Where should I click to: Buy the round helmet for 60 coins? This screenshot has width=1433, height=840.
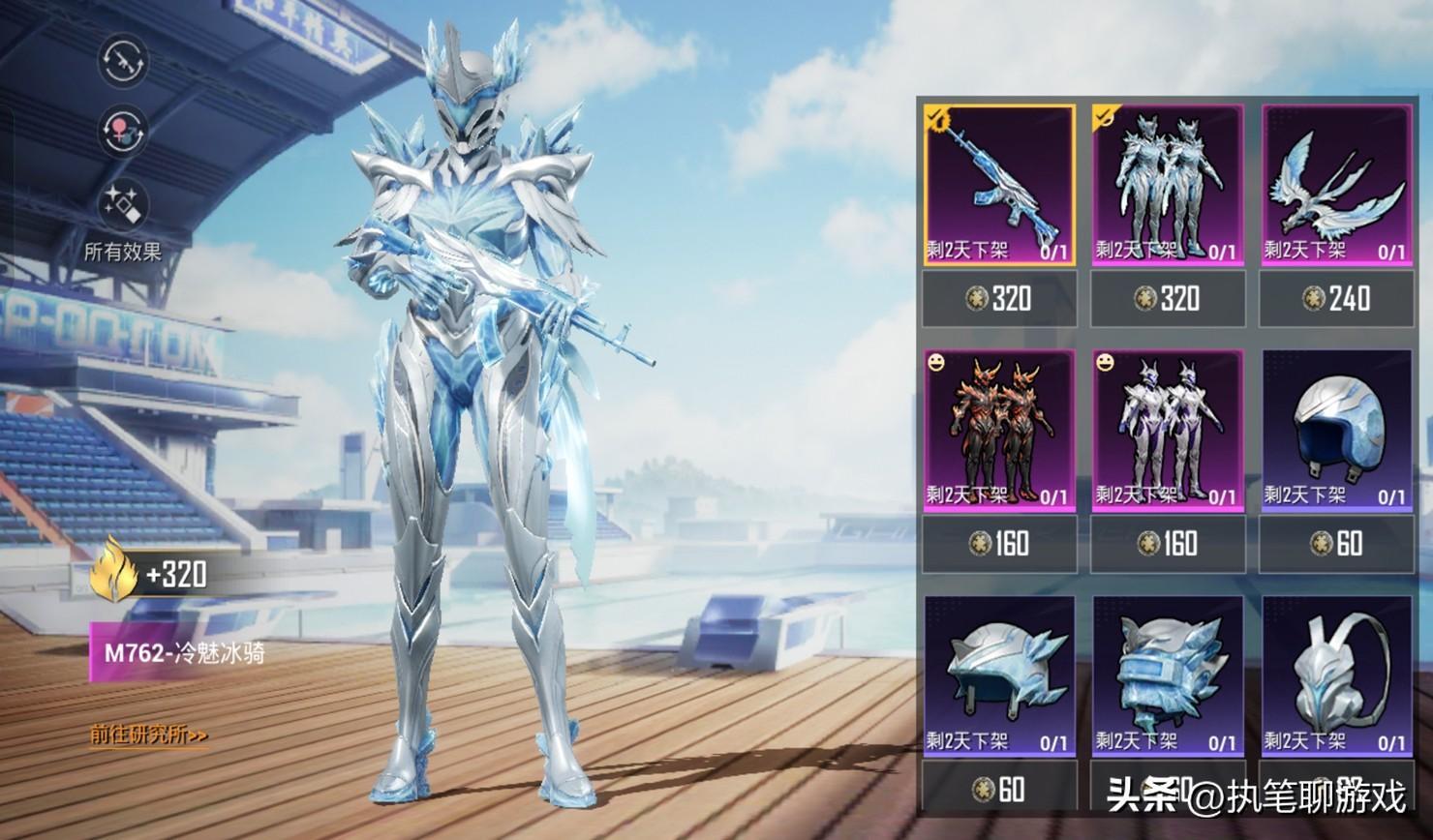(x=1336, y=544)
